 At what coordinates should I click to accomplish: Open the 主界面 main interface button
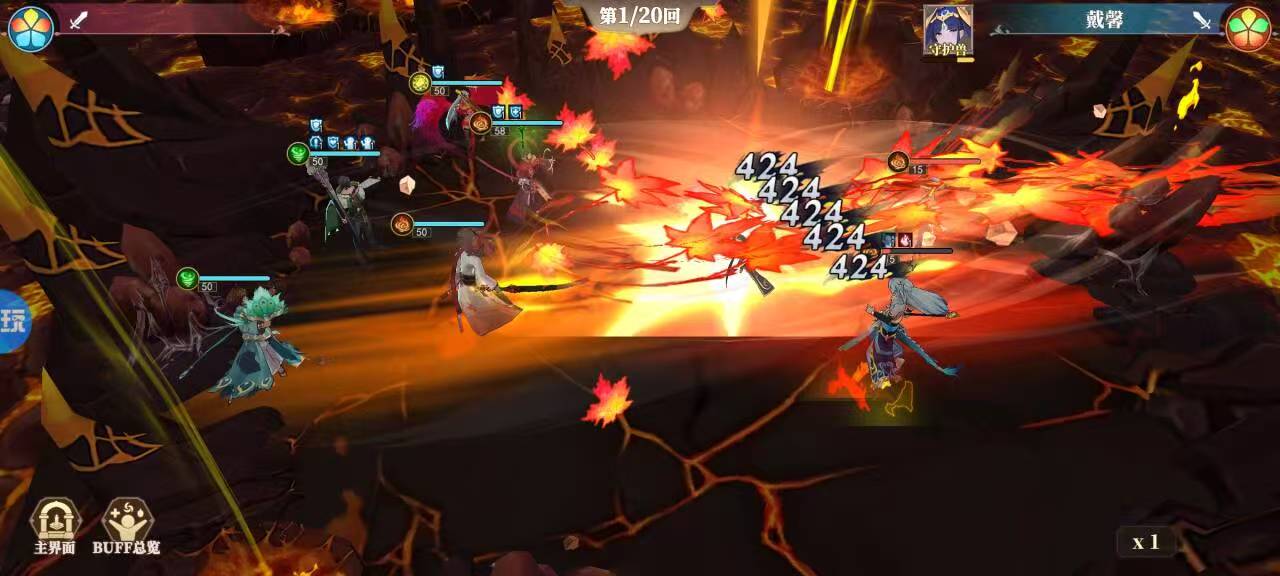pyautogui.click(x=54, y=524)
